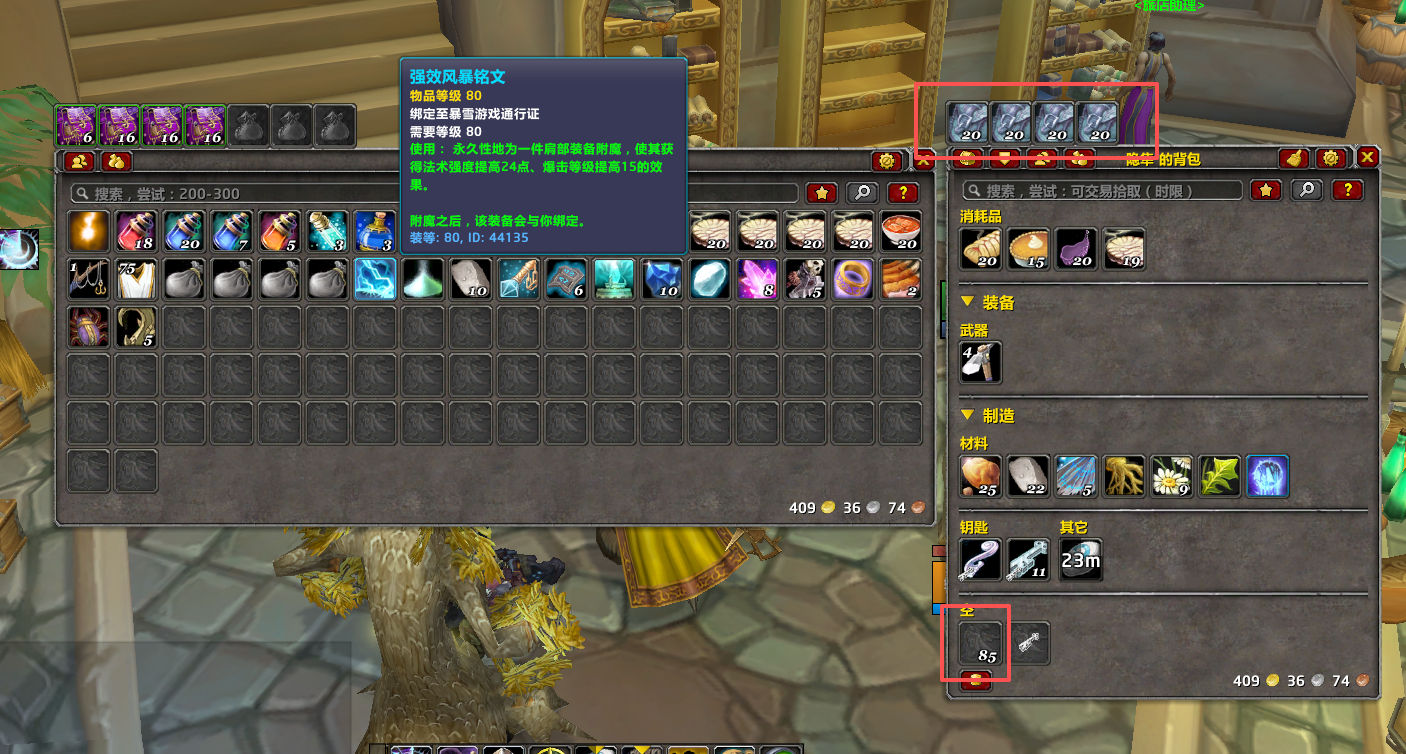This screenshot has height=754, width=1406.
Task: Select the white daisy herb stack
Action: pos(1171,476)
